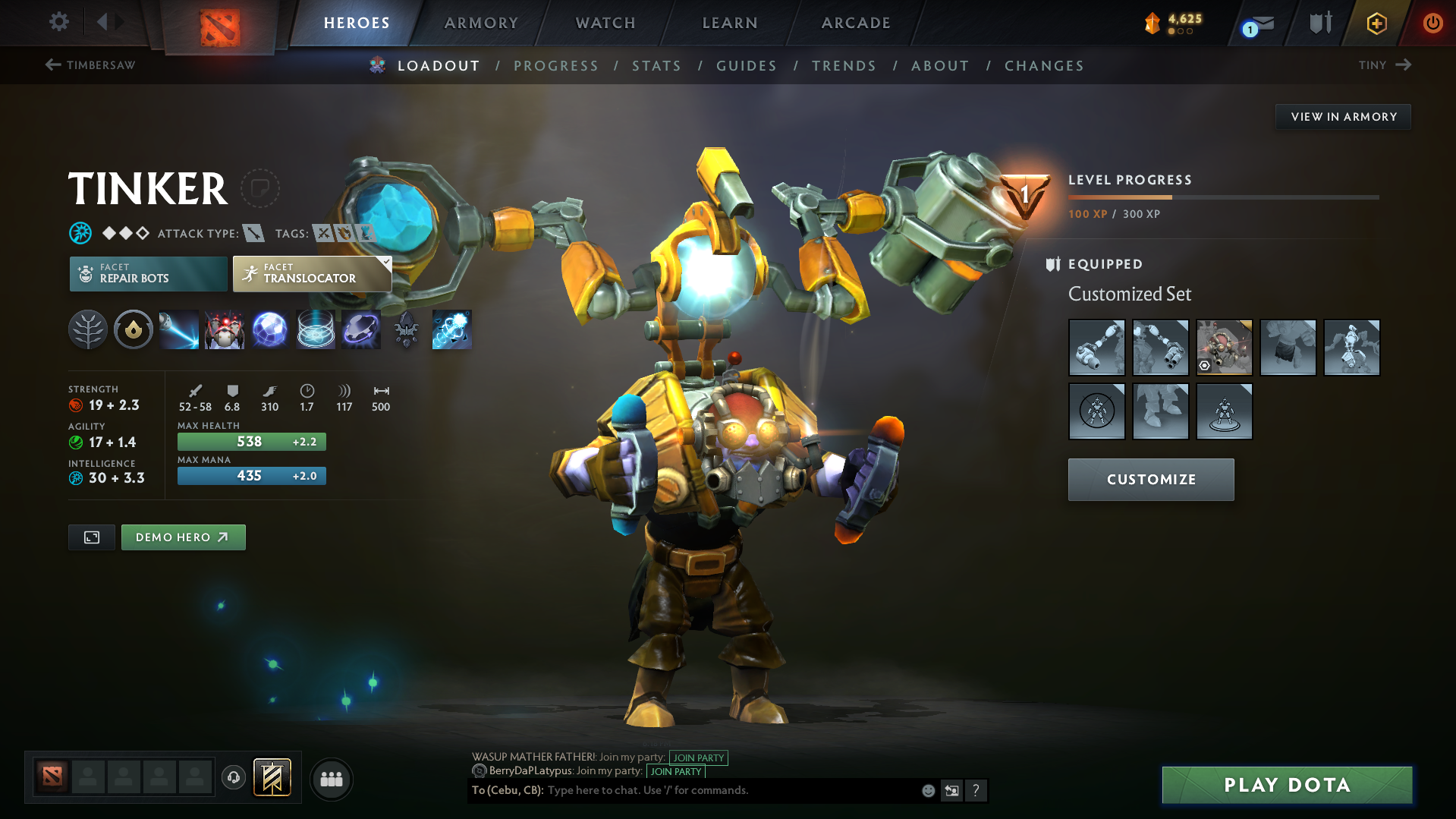Select the Translocator facet
Viewport: 1456px width, 819px height.
point(311,273)
